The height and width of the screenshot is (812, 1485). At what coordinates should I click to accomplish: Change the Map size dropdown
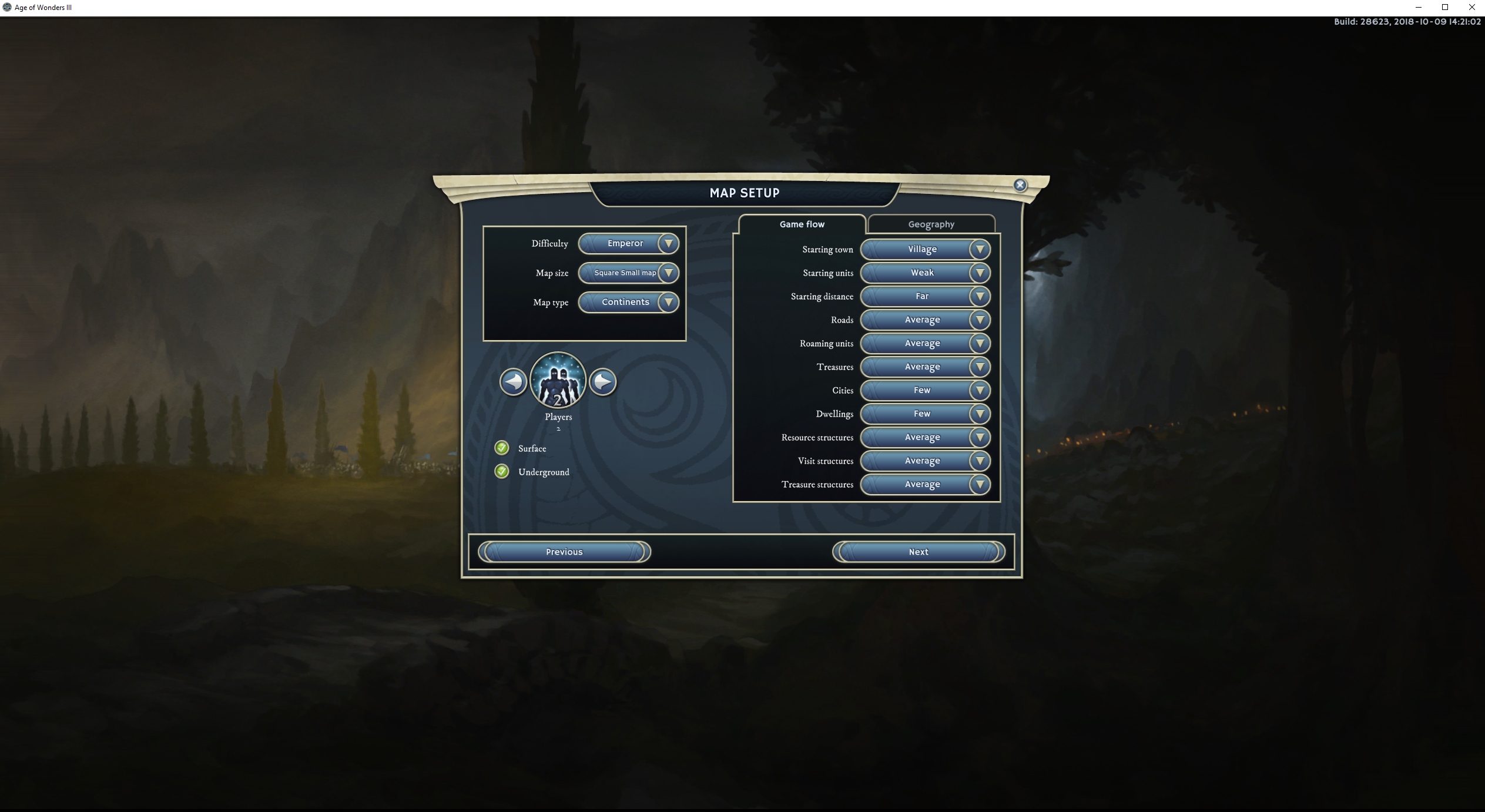click(x=628, y=273)
